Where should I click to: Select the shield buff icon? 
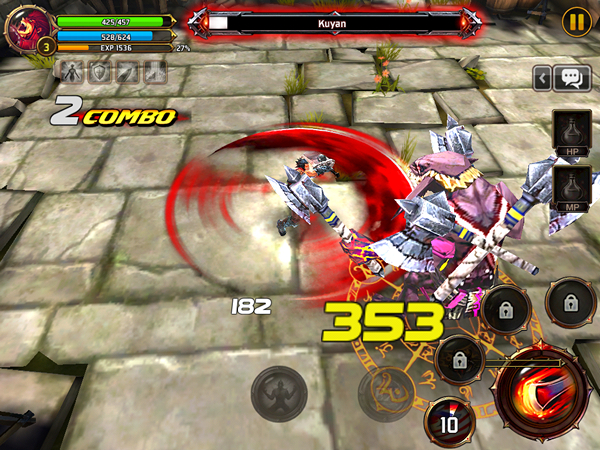click(x=100, y=71)
